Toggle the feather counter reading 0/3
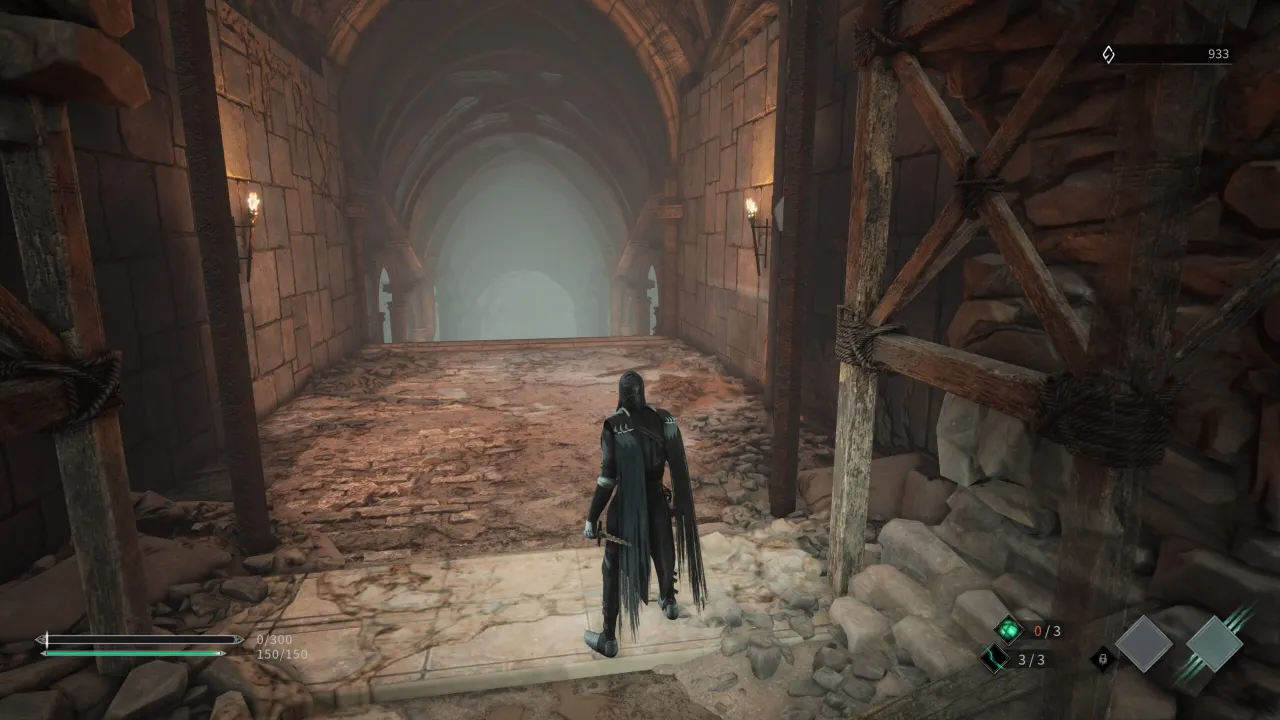Image resolution: width=1280 pixels, height=720 pixels. pos(1046,631)
